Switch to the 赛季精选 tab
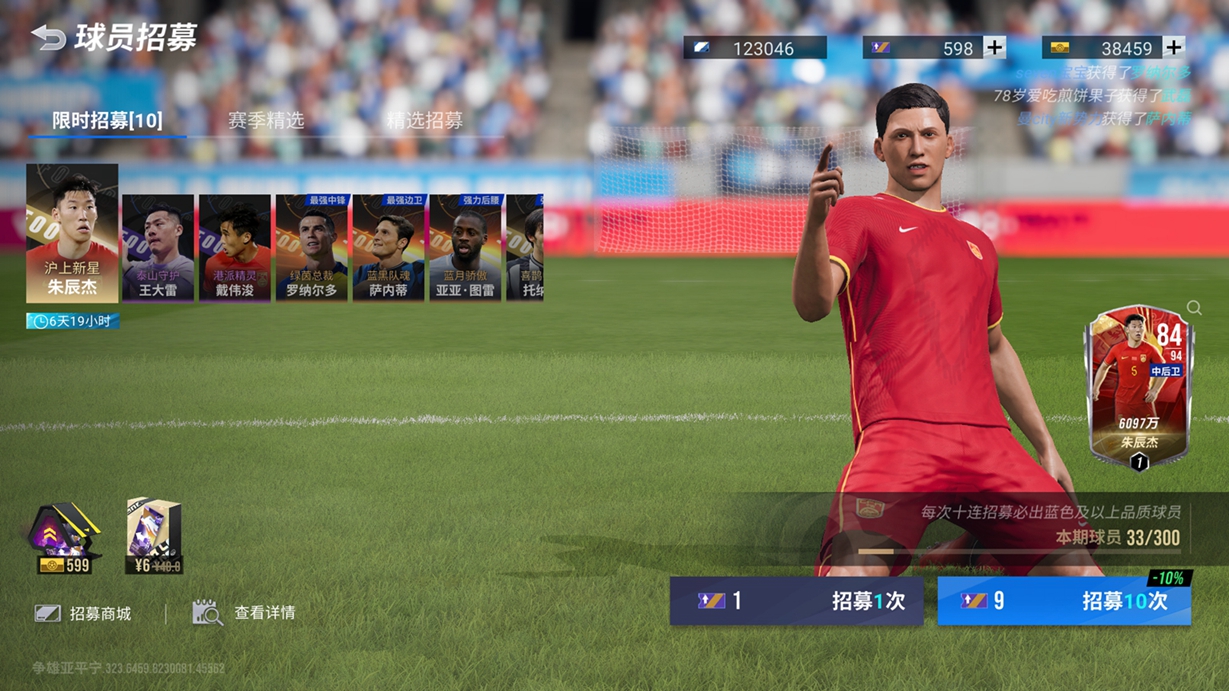Image resolution: width=1229 pixels, height=691 pixels. 265,120
